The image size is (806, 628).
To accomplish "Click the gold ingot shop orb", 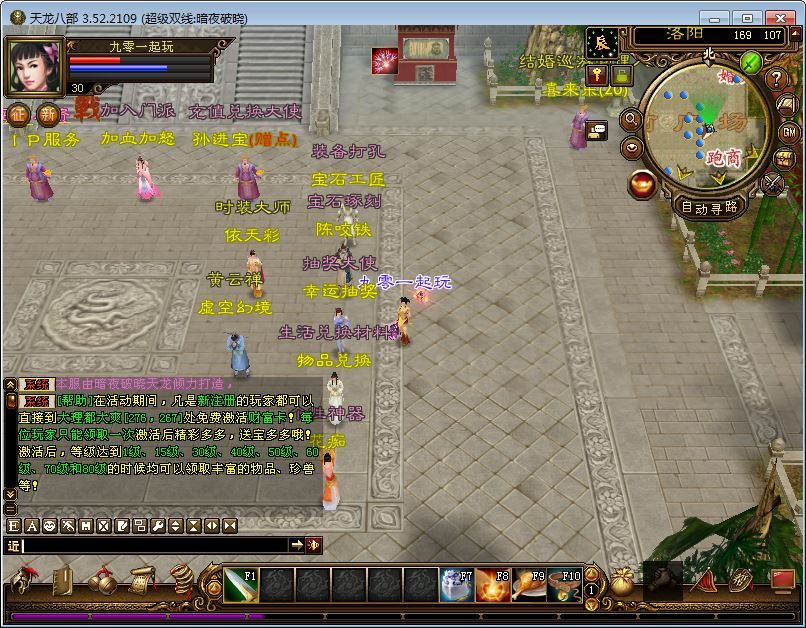I will (x=643, y=183).
